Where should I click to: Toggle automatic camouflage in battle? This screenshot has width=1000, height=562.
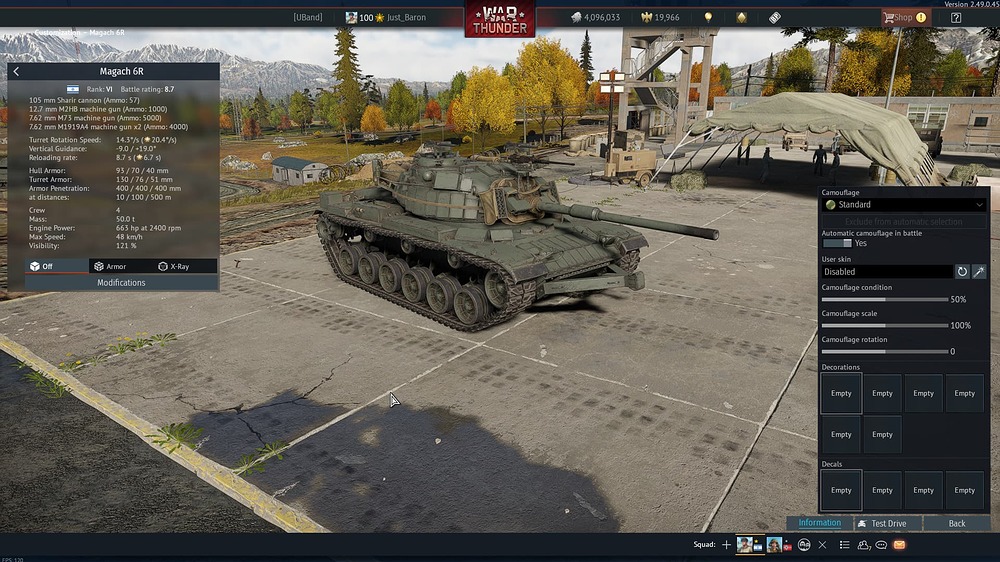coord(836,243)
